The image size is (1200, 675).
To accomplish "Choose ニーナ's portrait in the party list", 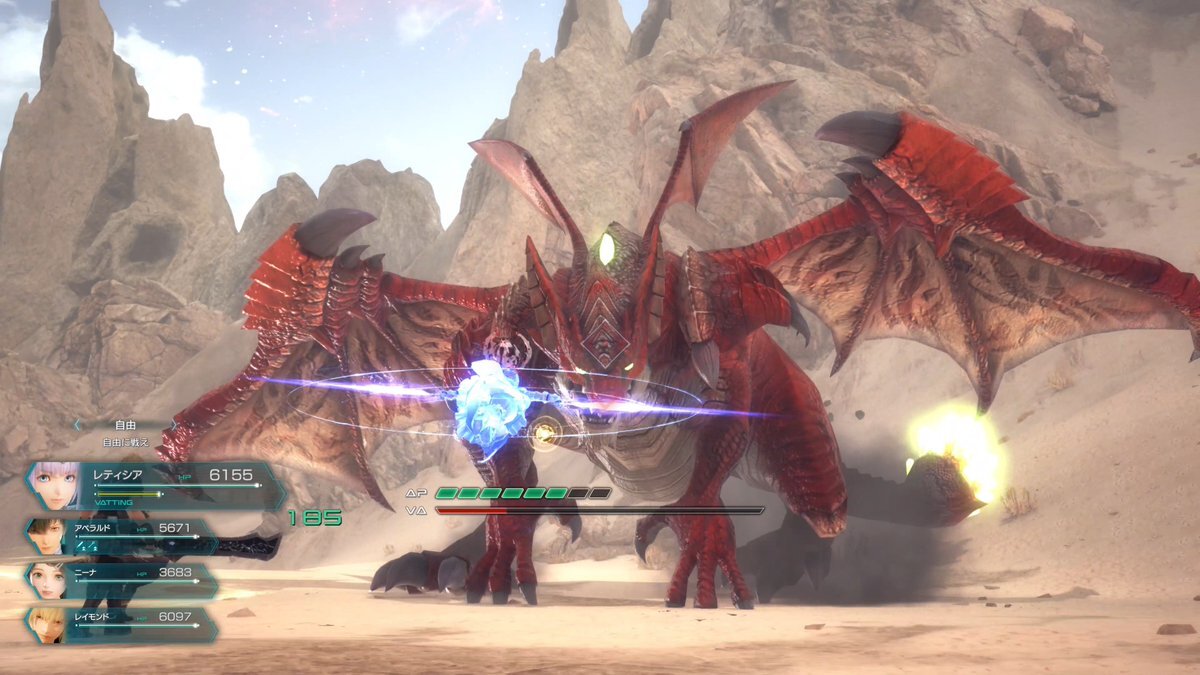I will (x=46, y=580).
